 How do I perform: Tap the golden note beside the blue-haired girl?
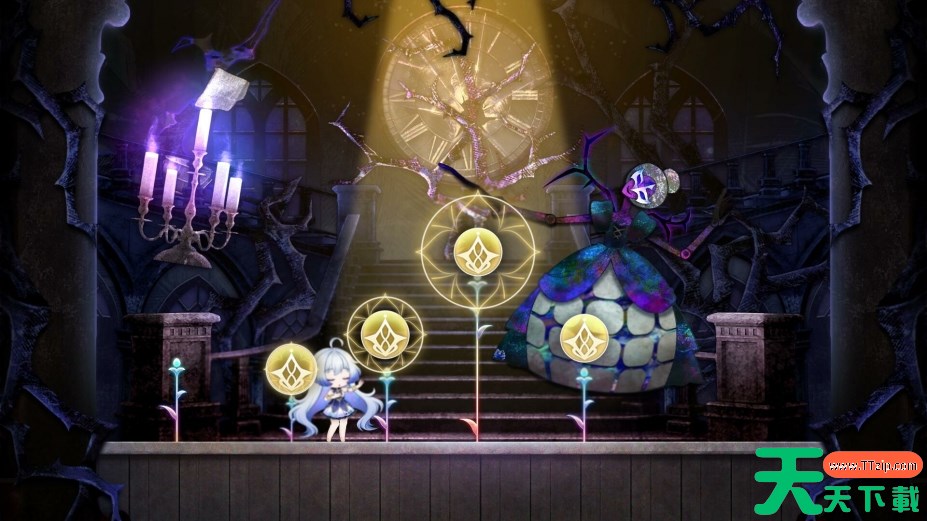coord(291,369)
